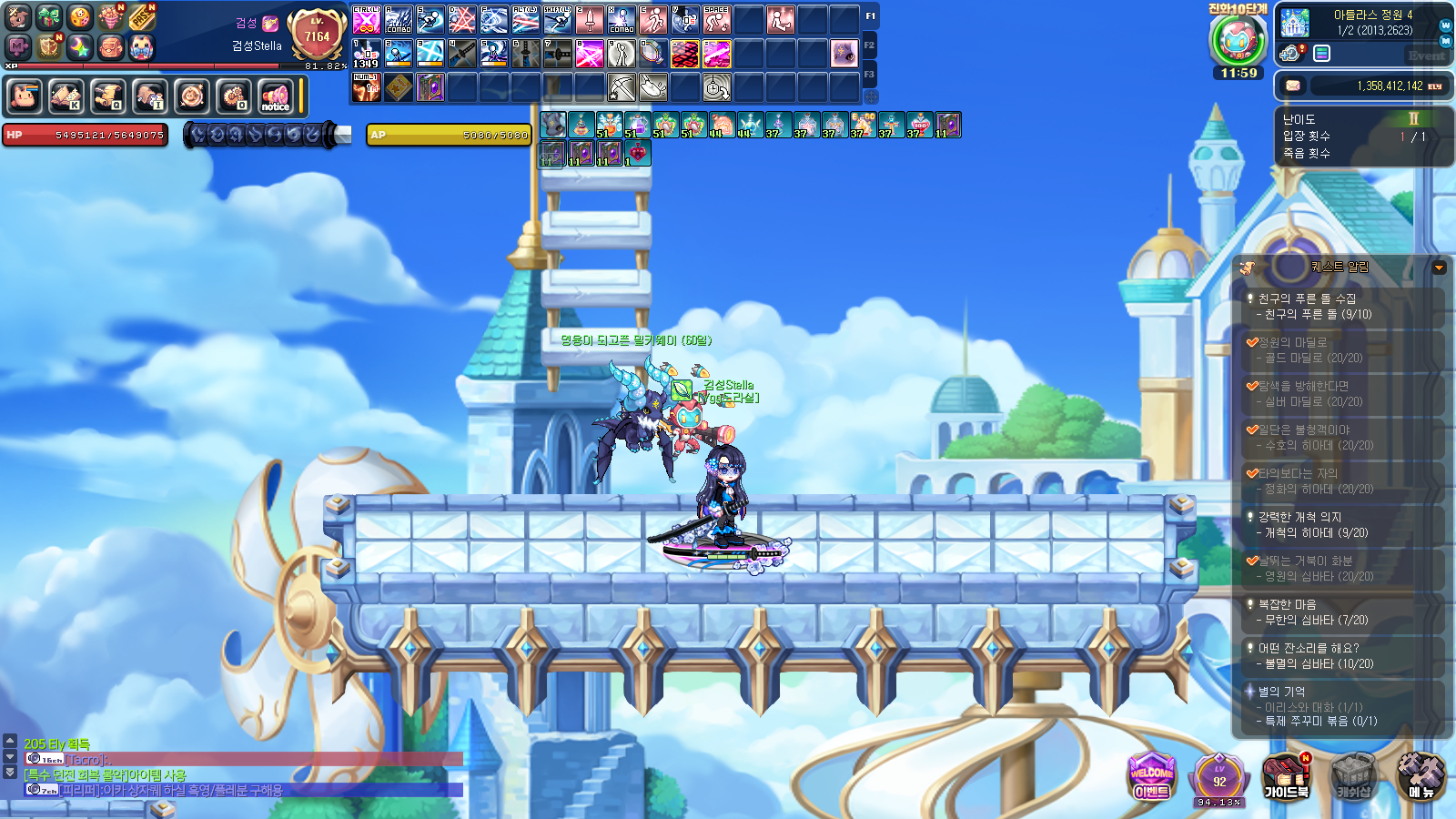Viewport: 1456px width, 819px height.
Task: Open the WELCOME 이벤트 event button
Action: coord(1151,775)
